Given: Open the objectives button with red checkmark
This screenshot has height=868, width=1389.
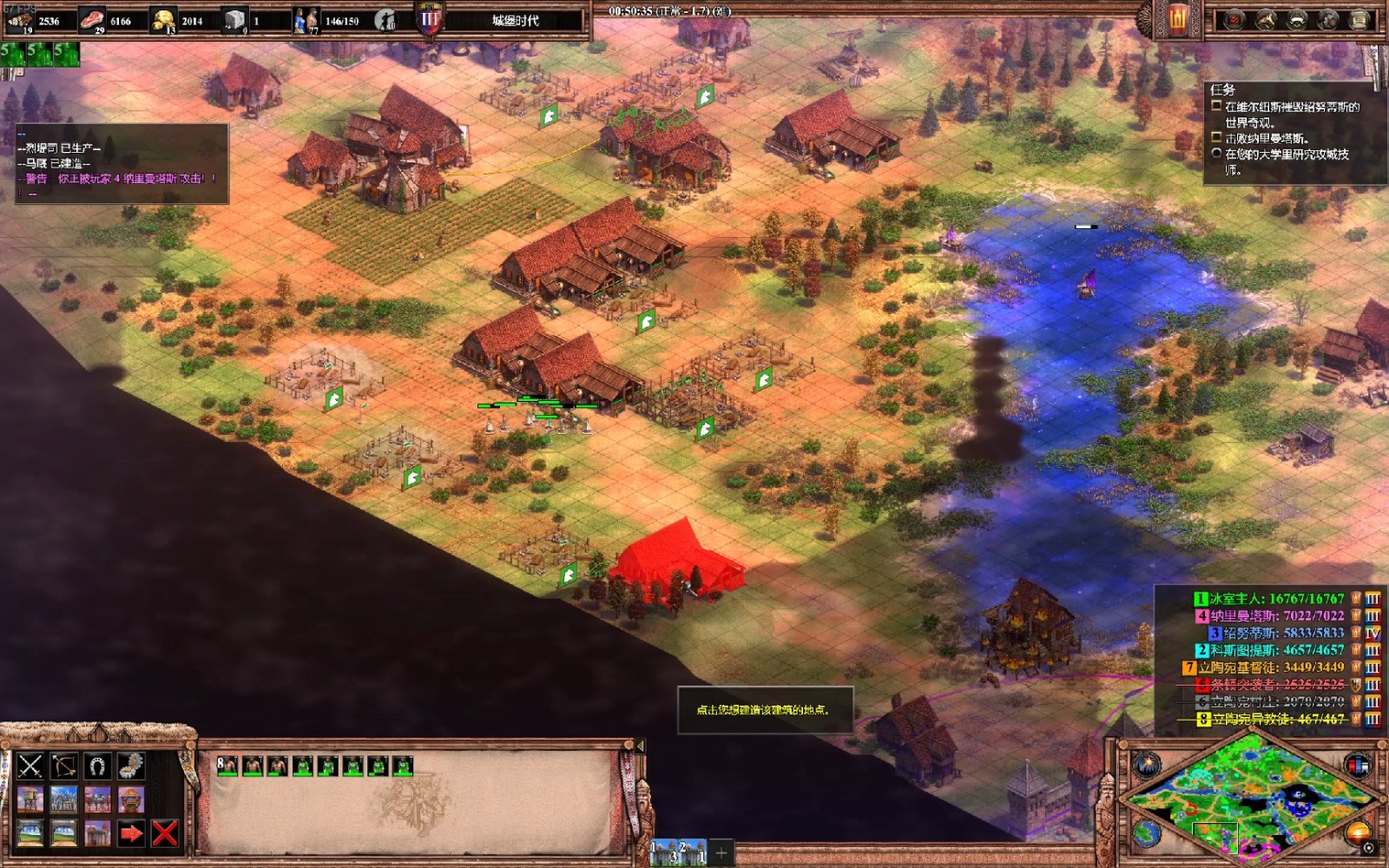Looking at the screenshot, I should (1234, 20).
